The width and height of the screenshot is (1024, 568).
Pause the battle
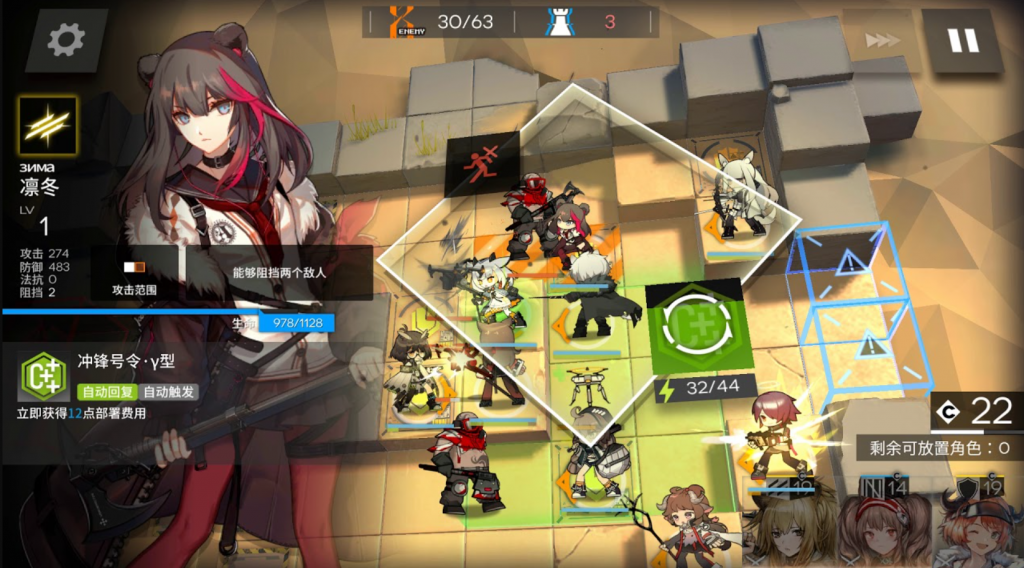tap(964, 40)
